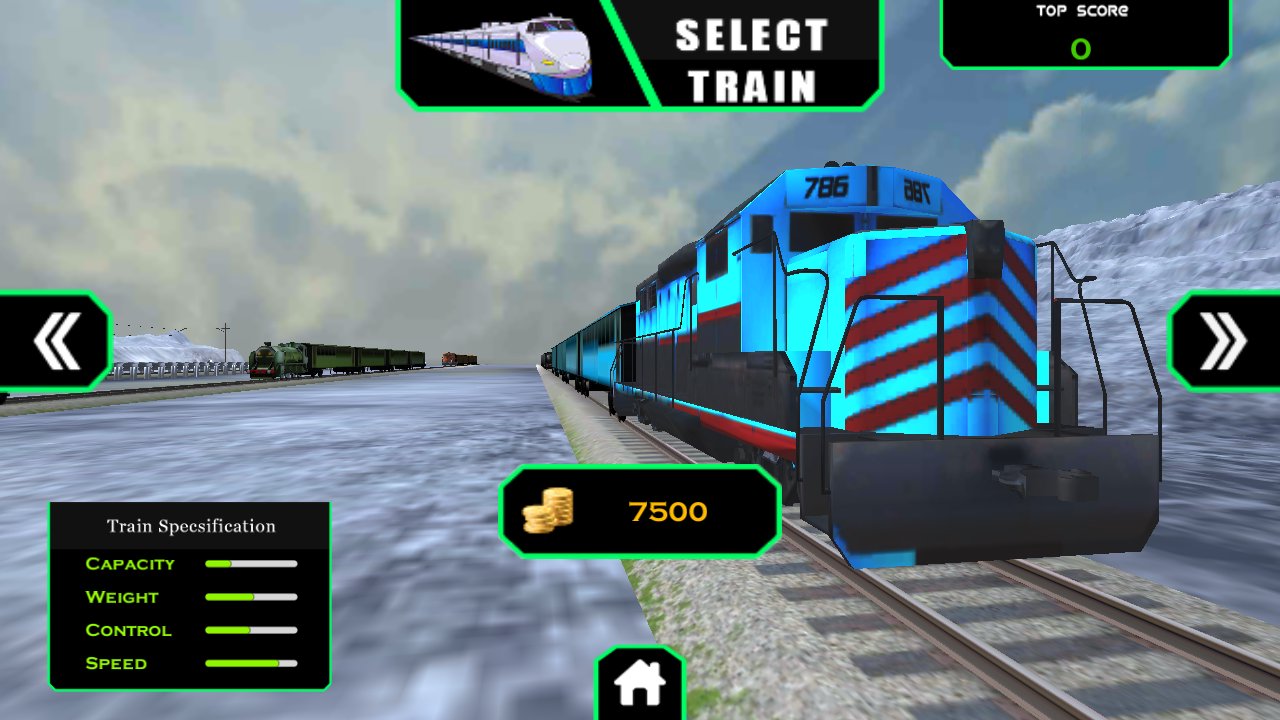This screenshot has width=1280, height=720.
Task: Click the Top Score panel
Action: 1085,35
